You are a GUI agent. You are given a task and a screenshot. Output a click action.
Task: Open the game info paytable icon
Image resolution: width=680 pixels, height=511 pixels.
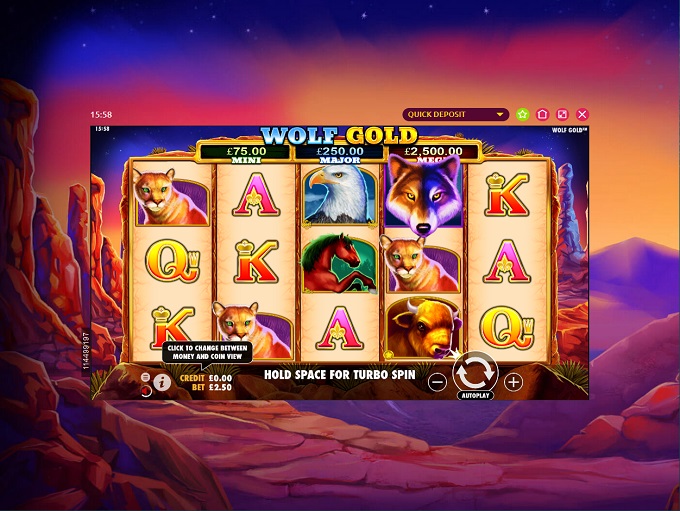[x=162, y=383]
